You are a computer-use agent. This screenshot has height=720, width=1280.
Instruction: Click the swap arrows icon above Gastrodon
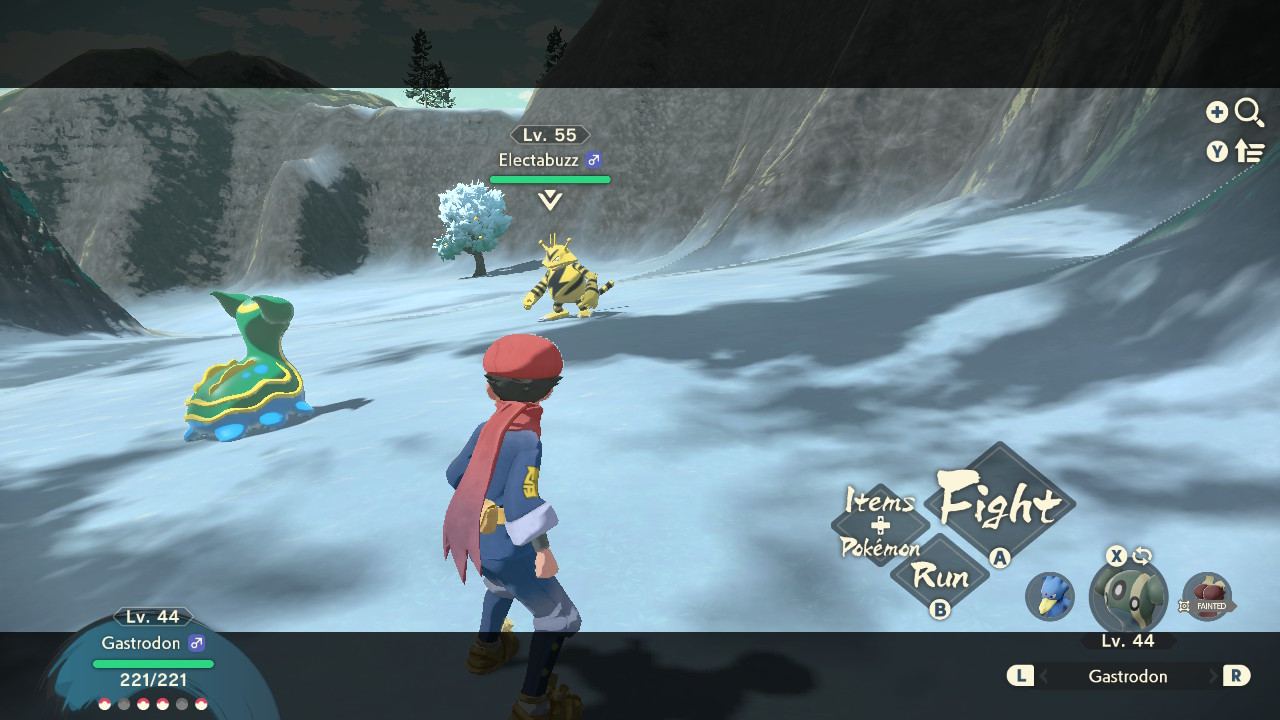[x=1142, y=557]
